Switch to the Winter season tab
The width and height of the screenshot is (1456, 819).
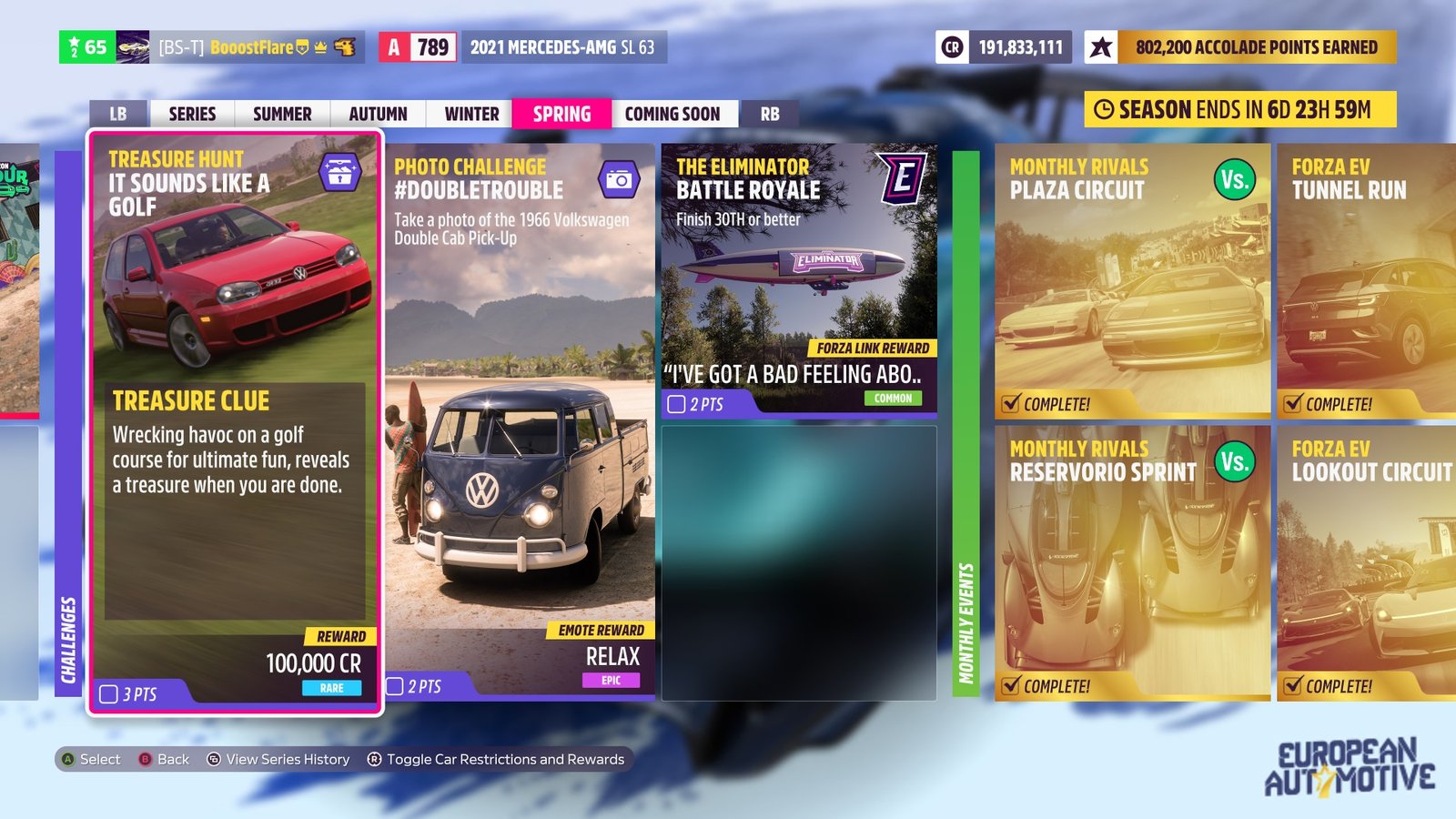[x=470, y=114]
